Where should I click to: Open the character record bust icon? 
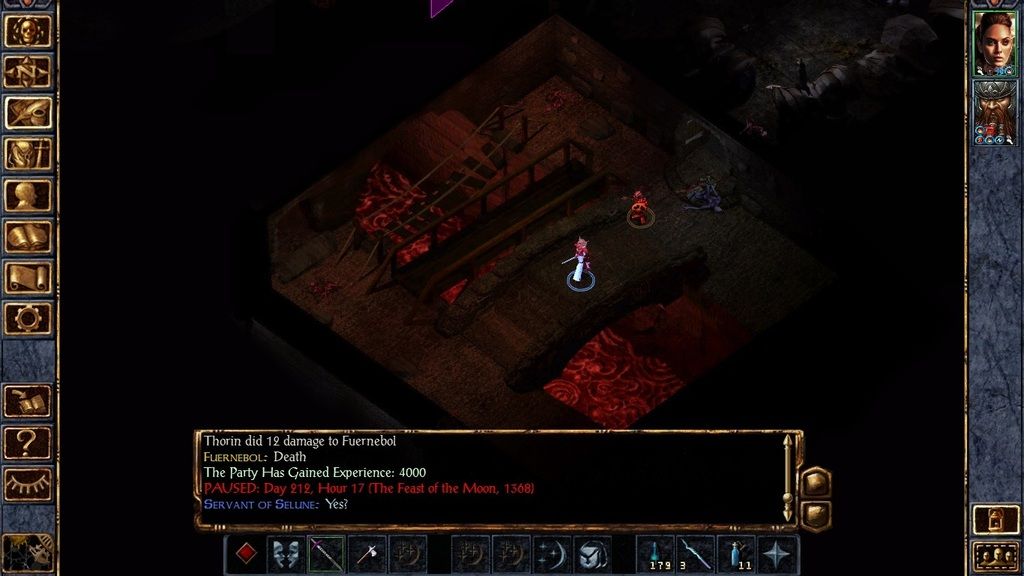pos(28,195)
